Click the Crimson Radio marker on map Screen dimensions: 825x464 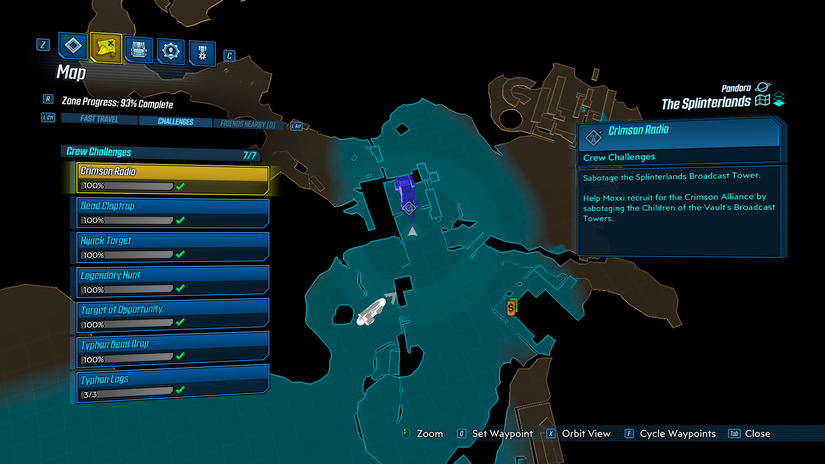[x=407, y=193]
